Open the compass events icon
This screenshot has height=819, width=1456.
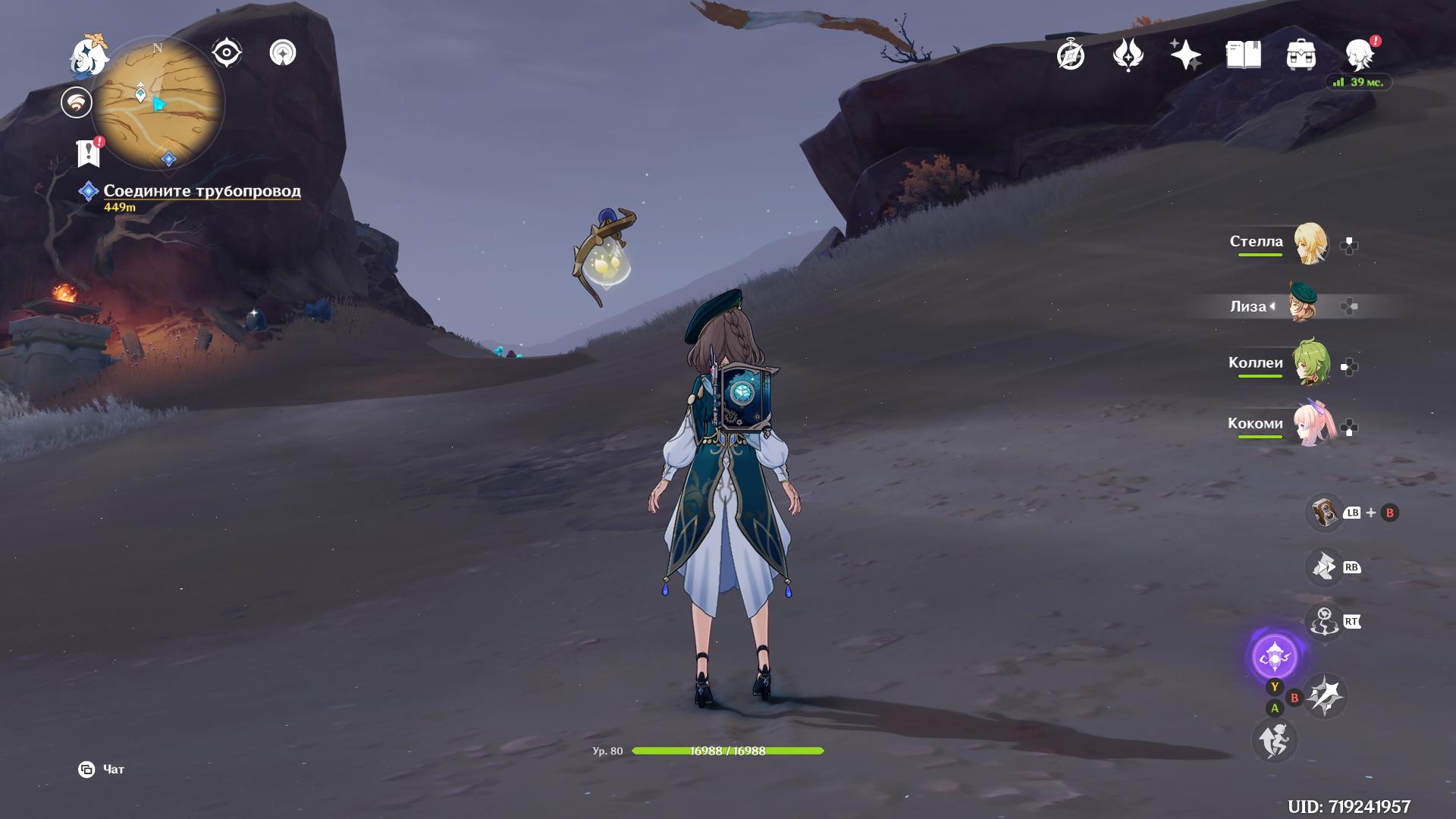pos(1071,55)
